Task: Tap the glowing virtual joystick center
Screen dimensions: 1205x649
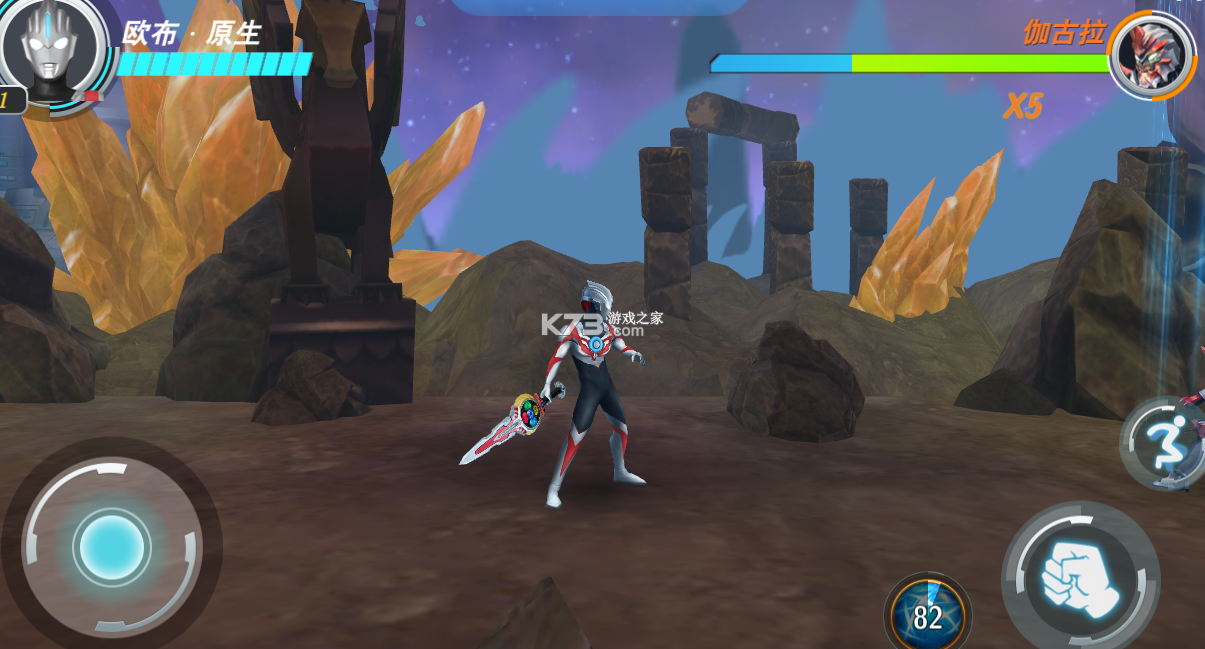Action: (x=112, y=547)
